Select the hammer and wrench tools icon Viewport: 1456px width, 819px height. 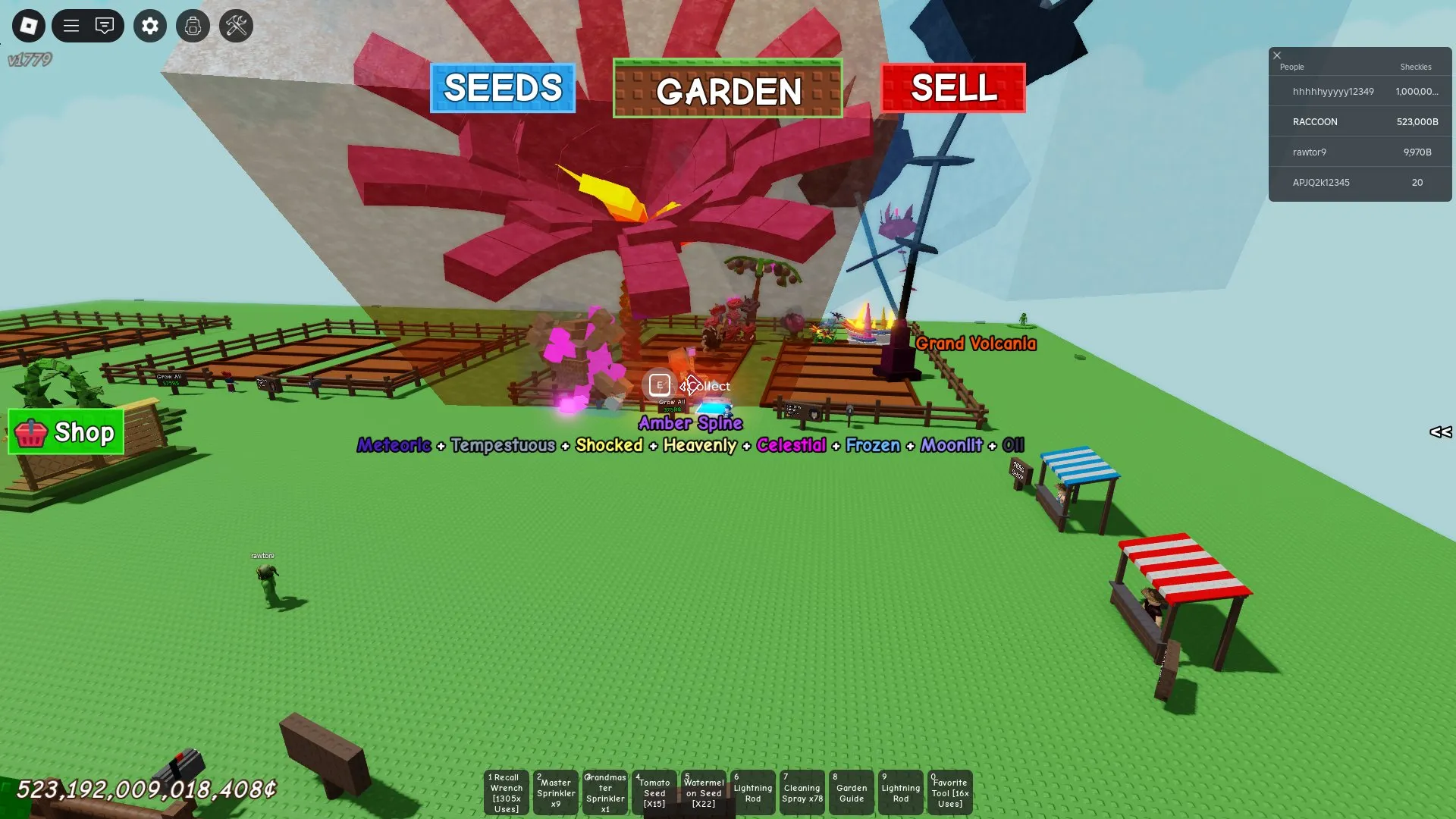click(235, 26)
